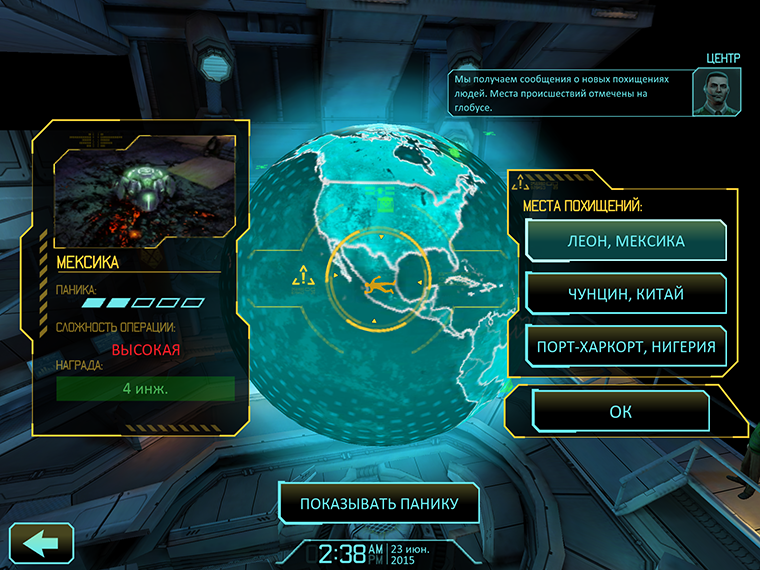Pick the Порт-Харкорт, Нигерия abduction site

(626, 347)
